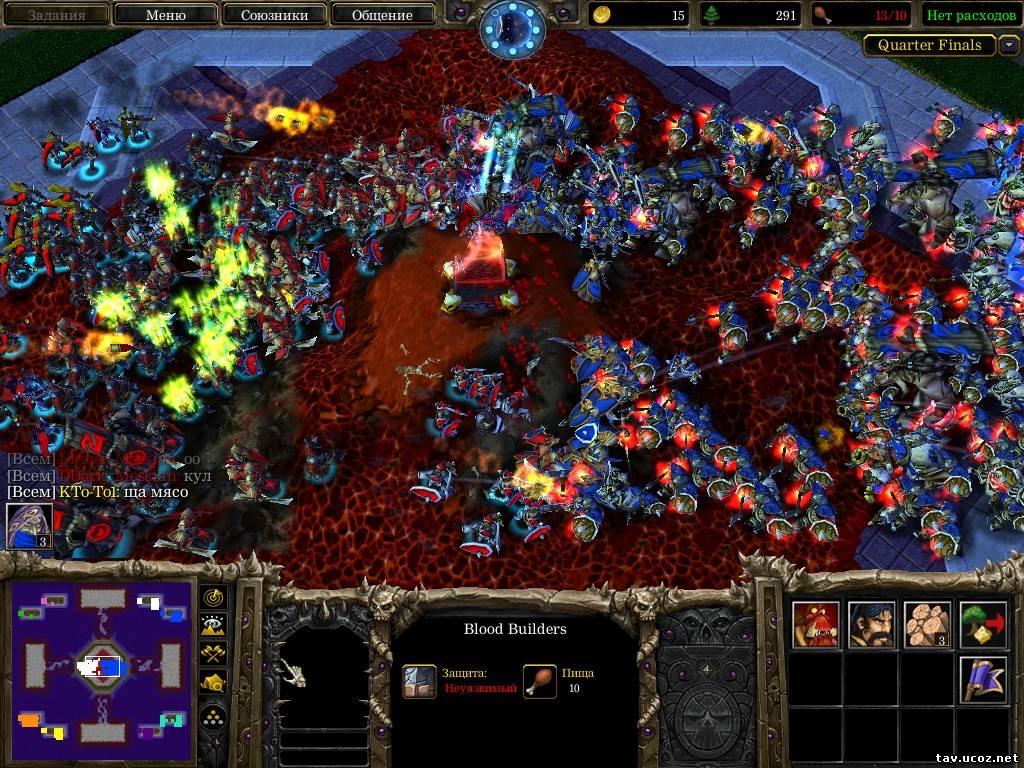Click the minimap's central arena
1024x768 pixels.
pos(100,666)
